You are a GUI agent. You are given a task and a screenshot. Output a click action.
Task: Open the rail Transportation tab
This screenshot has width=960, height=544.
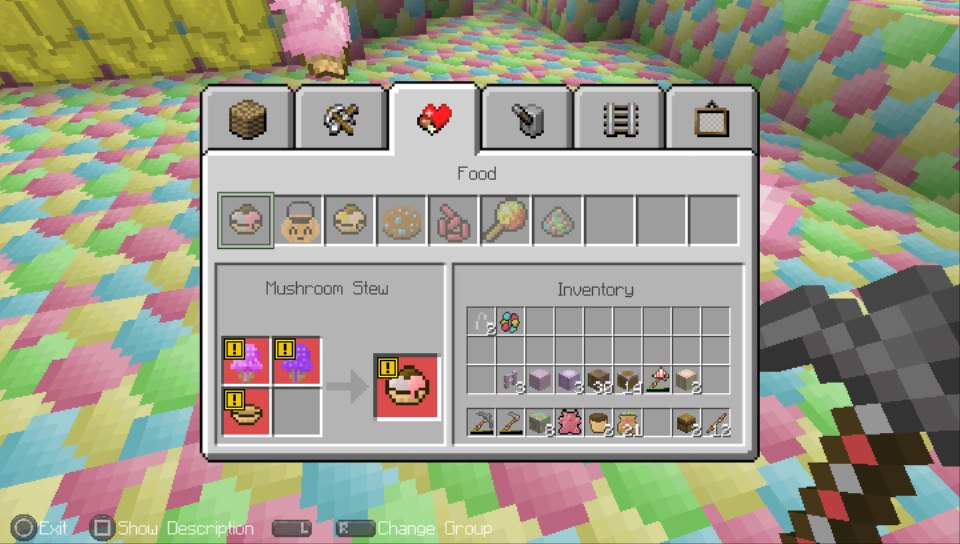click(619, 121)
